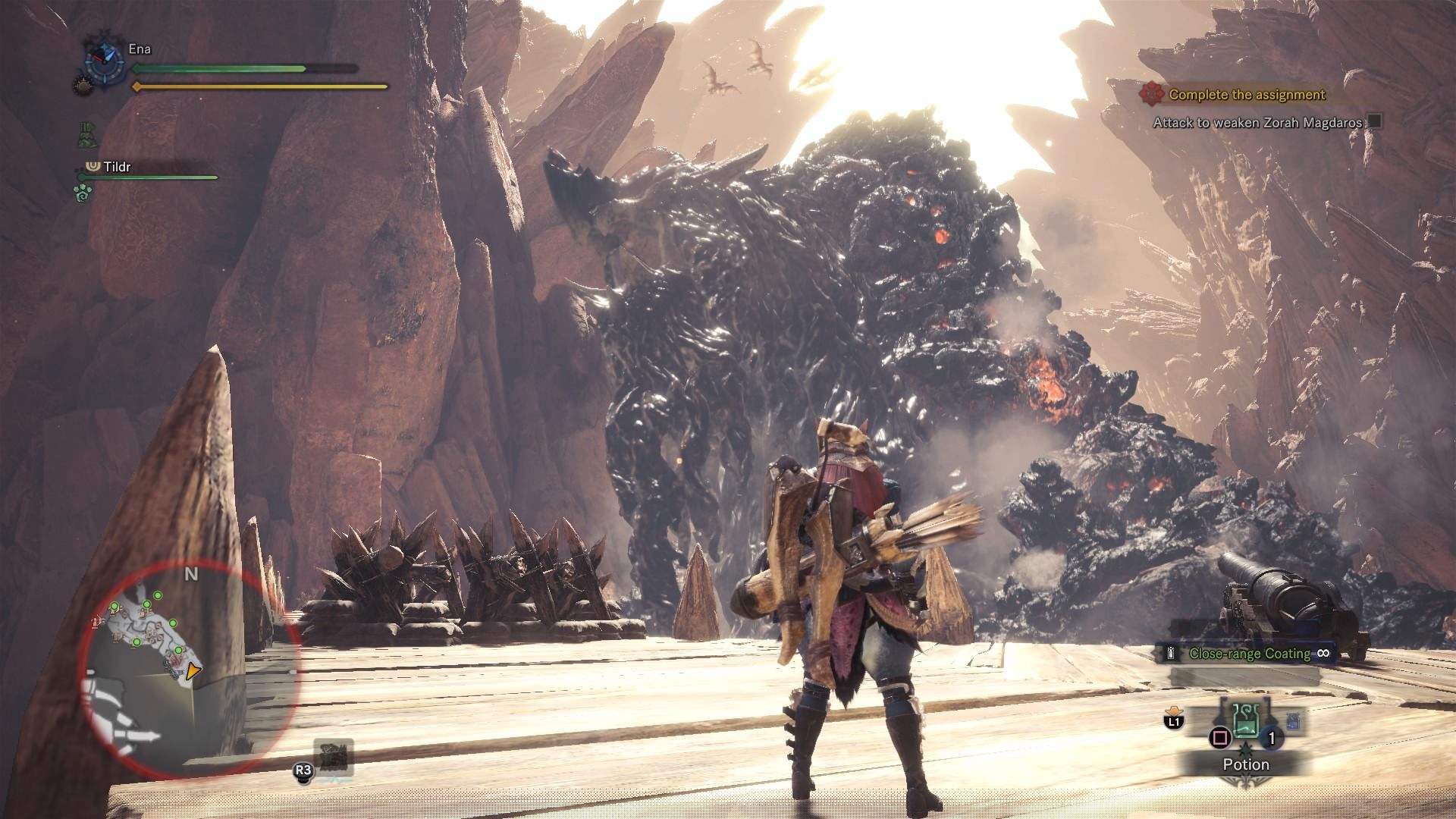Click the Potion count indicator showing 1
Image resolution: width=1456 pixels, height=819 pixels.
click(1271, 738)
